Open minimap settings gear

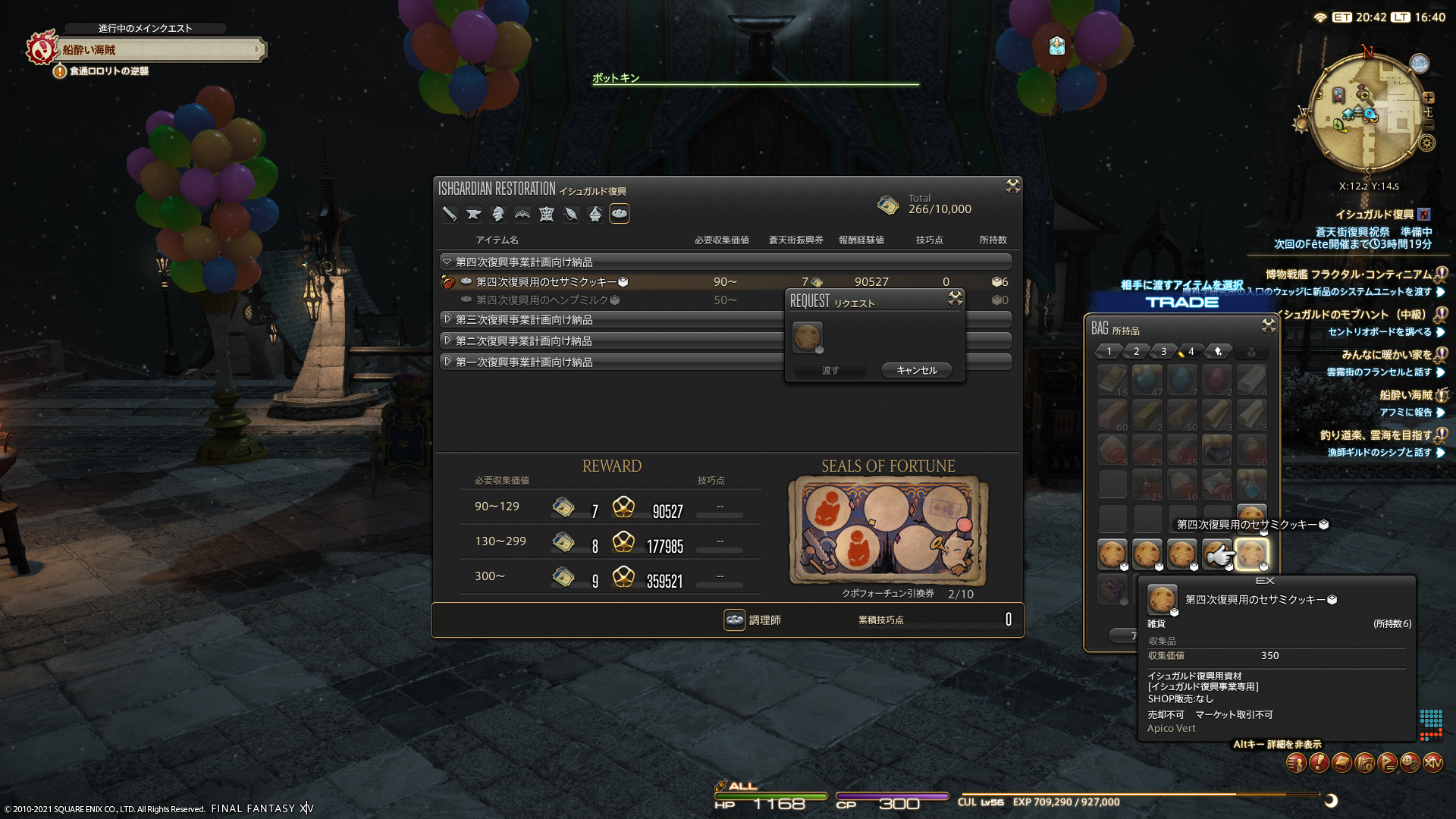[1427, 143]
